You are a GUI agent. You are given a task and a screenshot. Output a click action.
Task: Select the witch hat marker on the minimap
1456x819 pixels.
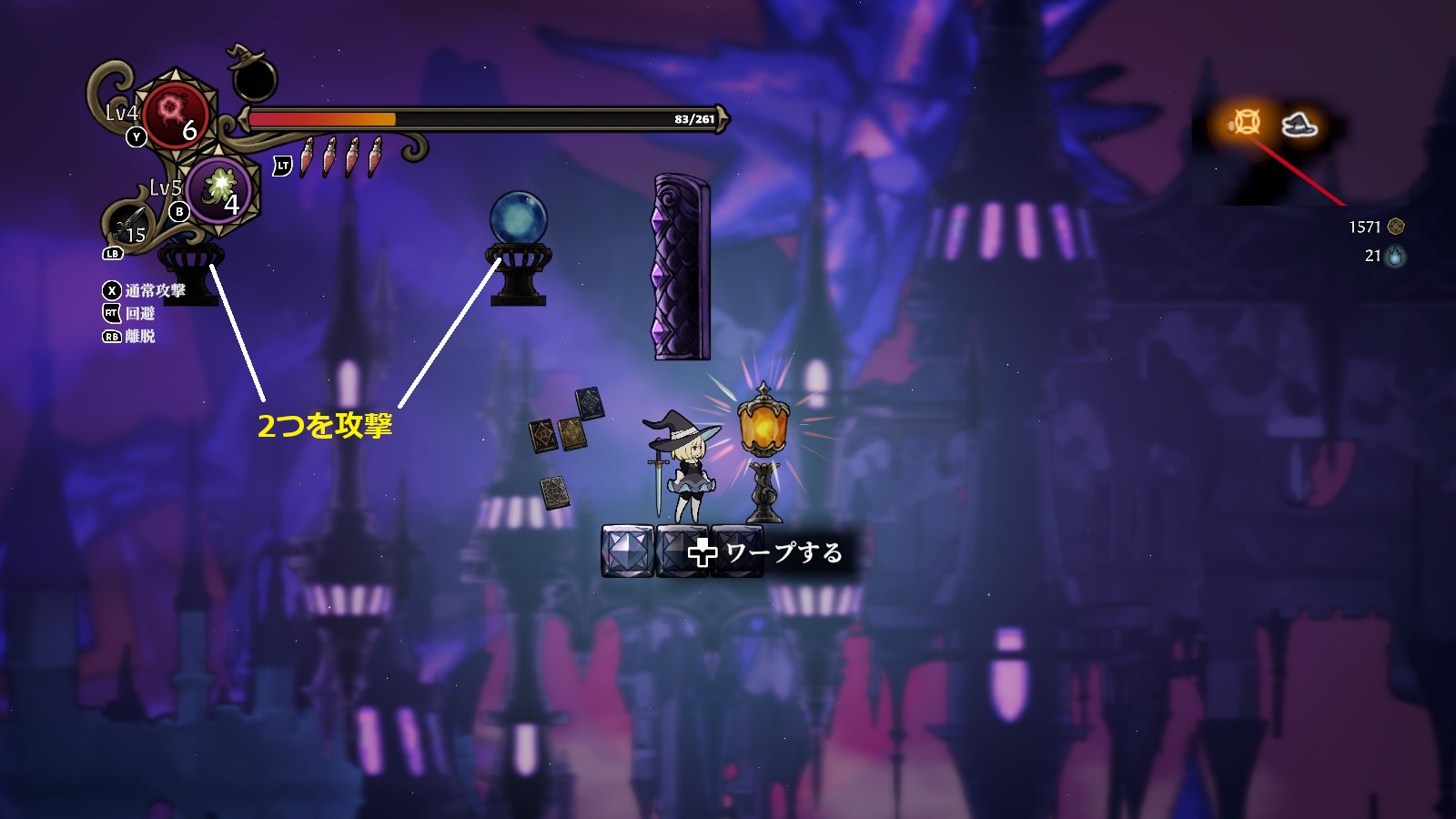pos(1299,125)
